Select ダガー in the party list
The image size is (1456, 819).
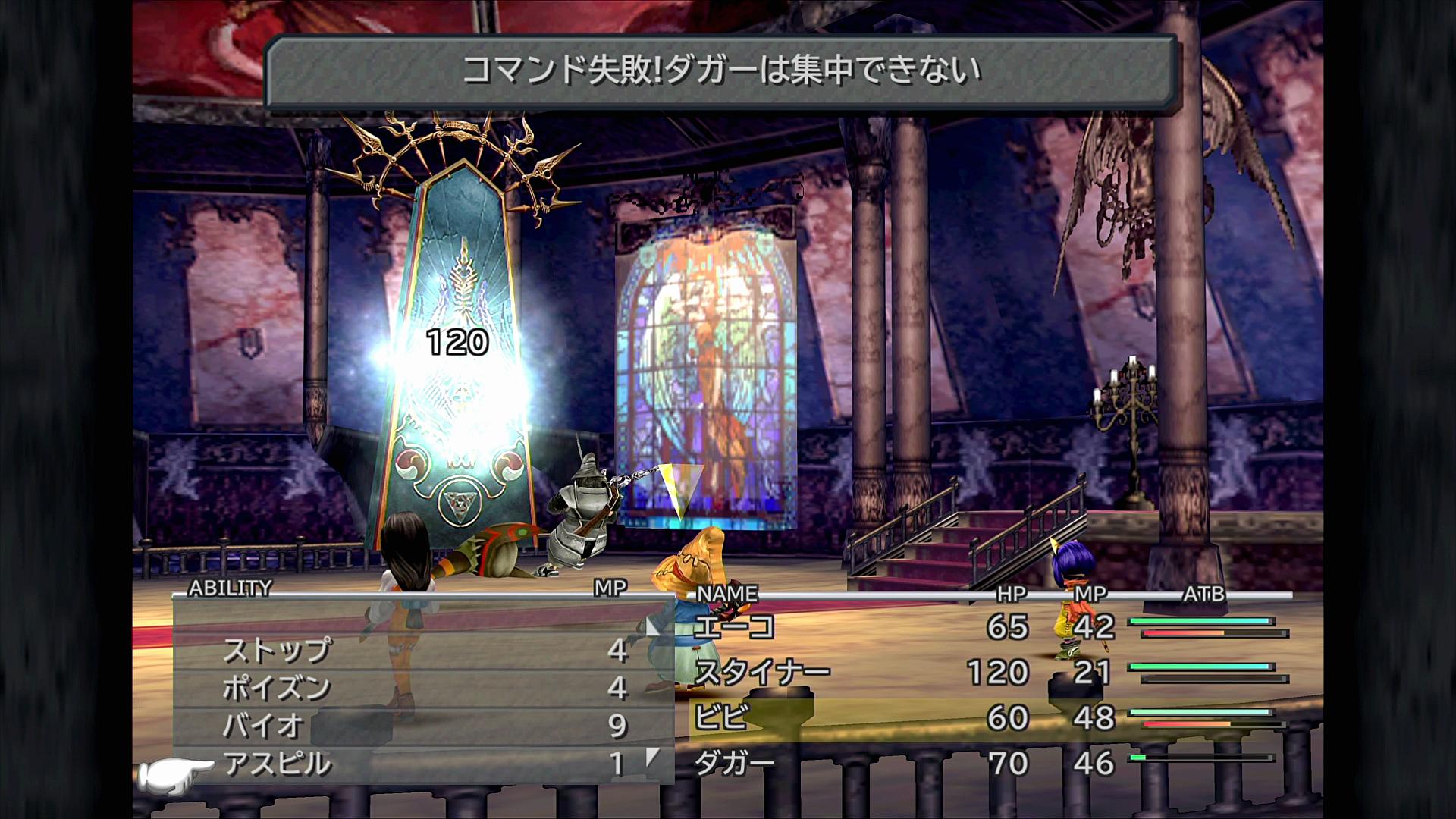734,764
